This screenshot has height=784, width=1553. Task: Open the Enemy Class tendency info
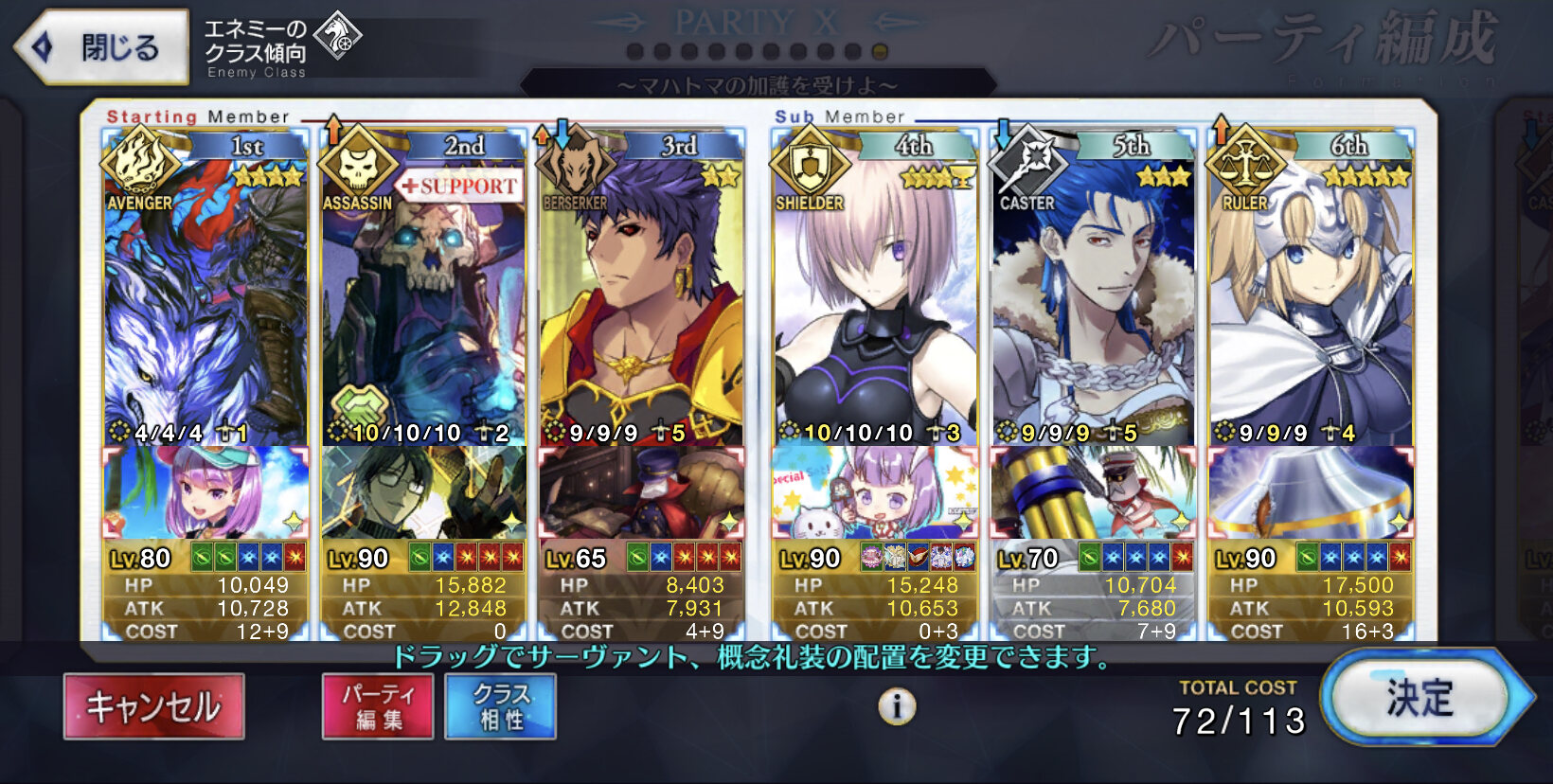282,46
